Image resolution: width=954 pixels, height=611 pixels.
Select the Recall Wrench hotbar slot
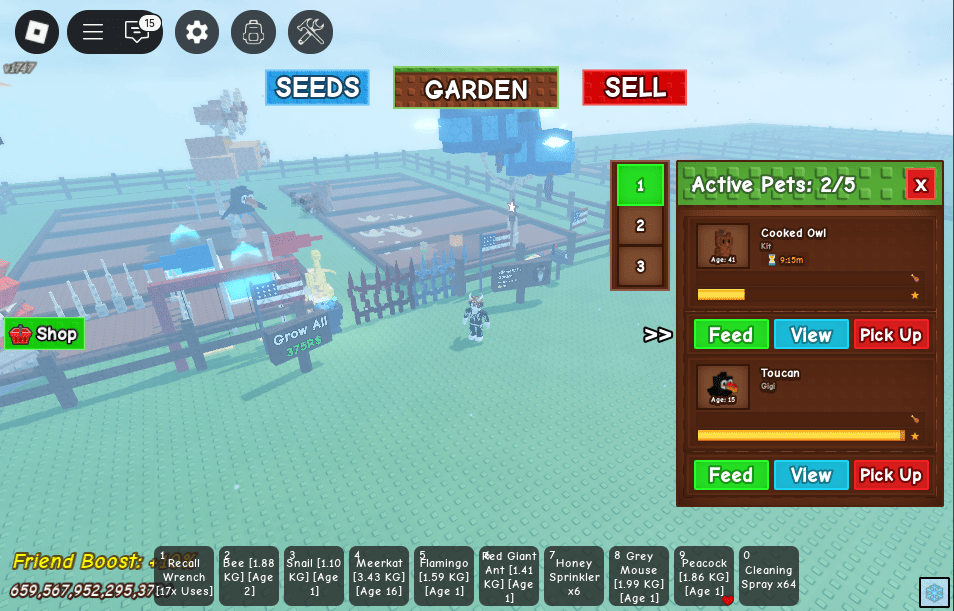[184, 576]
